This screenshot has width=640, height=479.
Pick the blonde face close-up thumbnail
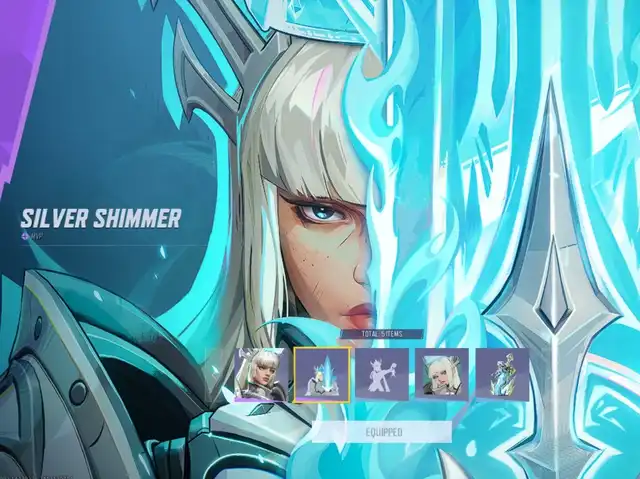click(442, 374)
